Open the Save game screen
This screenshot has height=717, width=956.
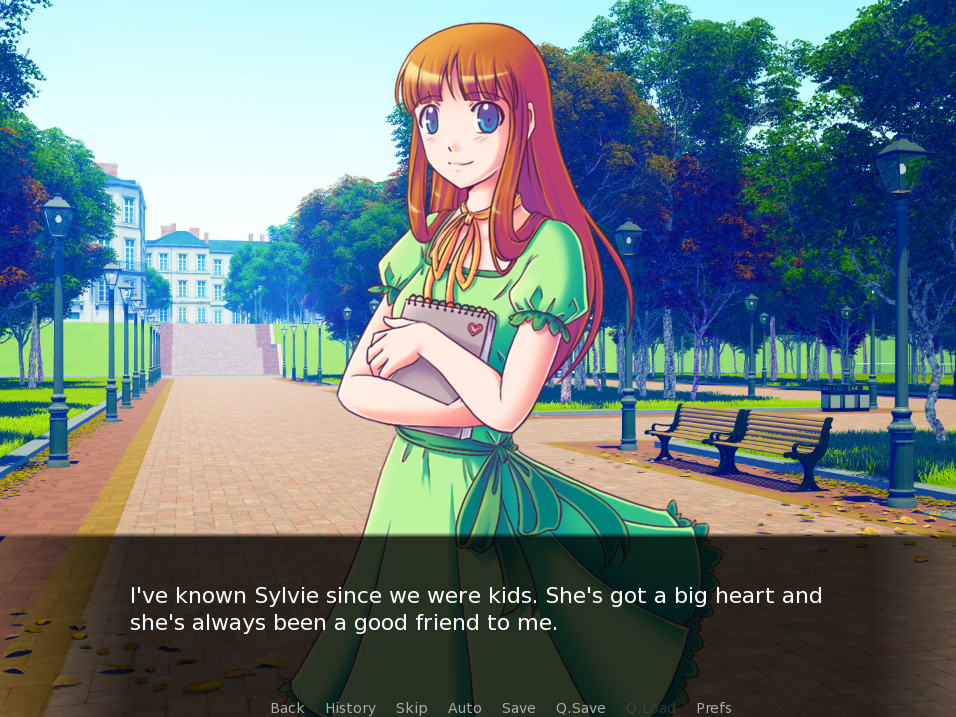pos(518,708)
